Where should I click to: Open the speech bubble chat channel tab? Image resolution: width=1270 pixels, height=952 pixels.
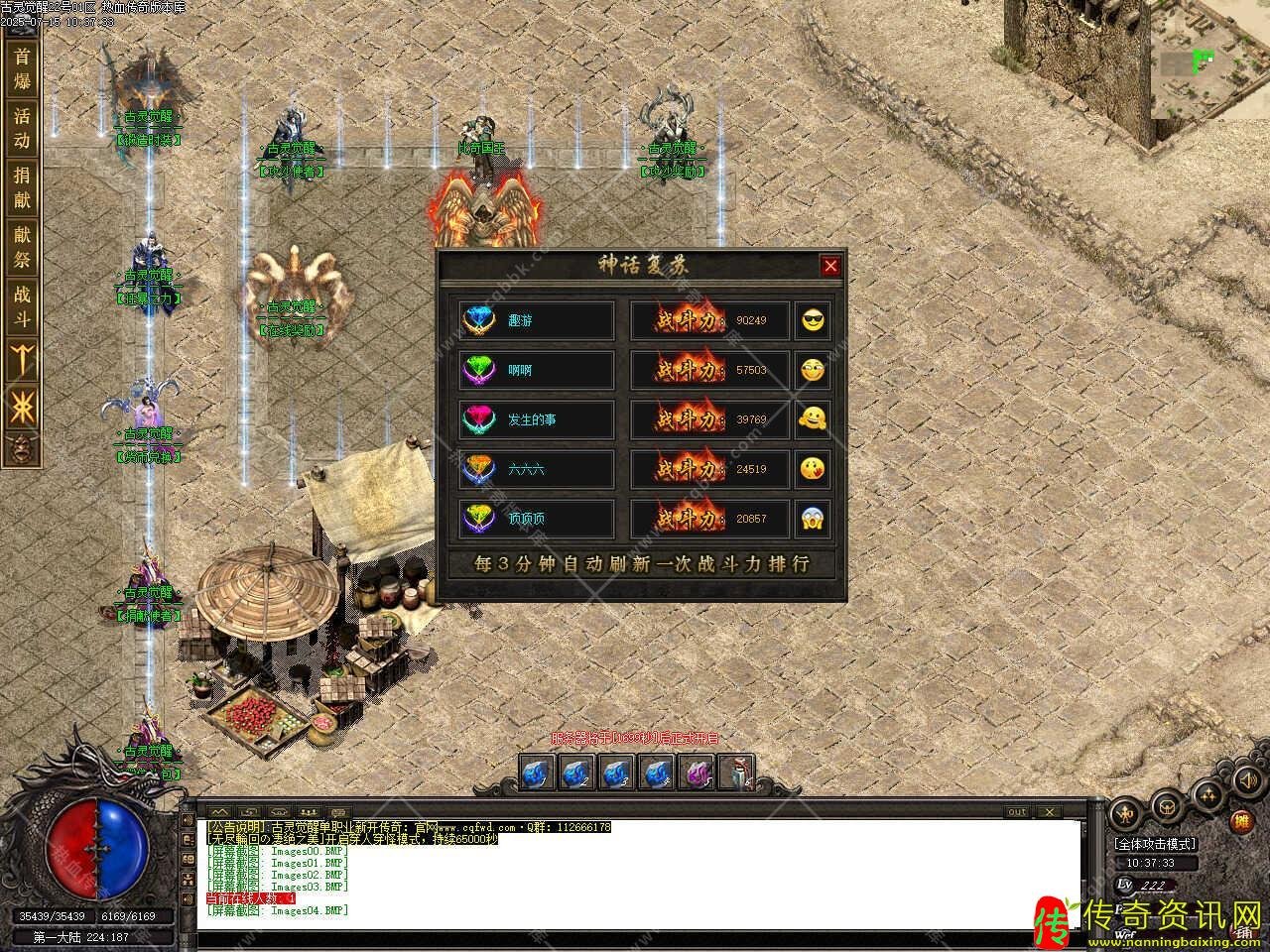click(339, 812)
